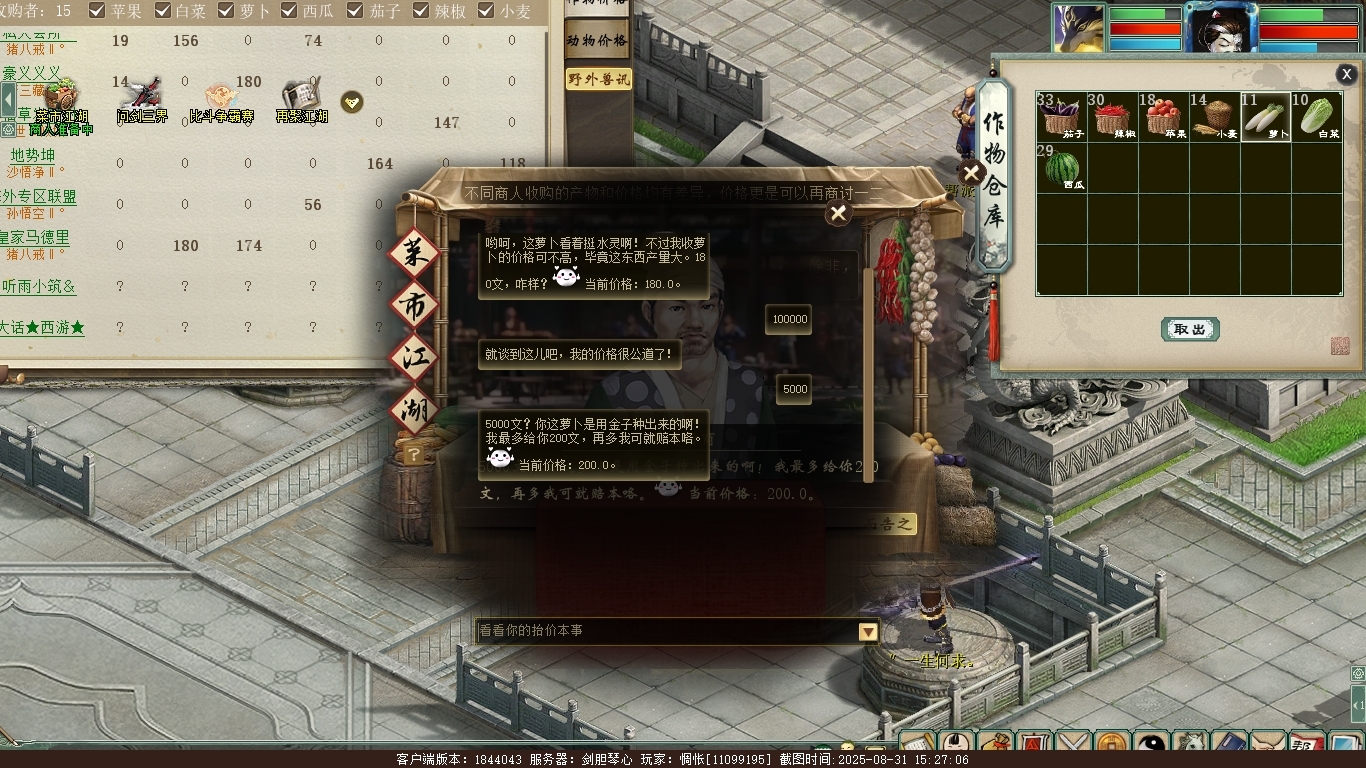
Task: Pick the 小麦 wheat slot
Action: pyautogui.click(x=1214, y=117)
